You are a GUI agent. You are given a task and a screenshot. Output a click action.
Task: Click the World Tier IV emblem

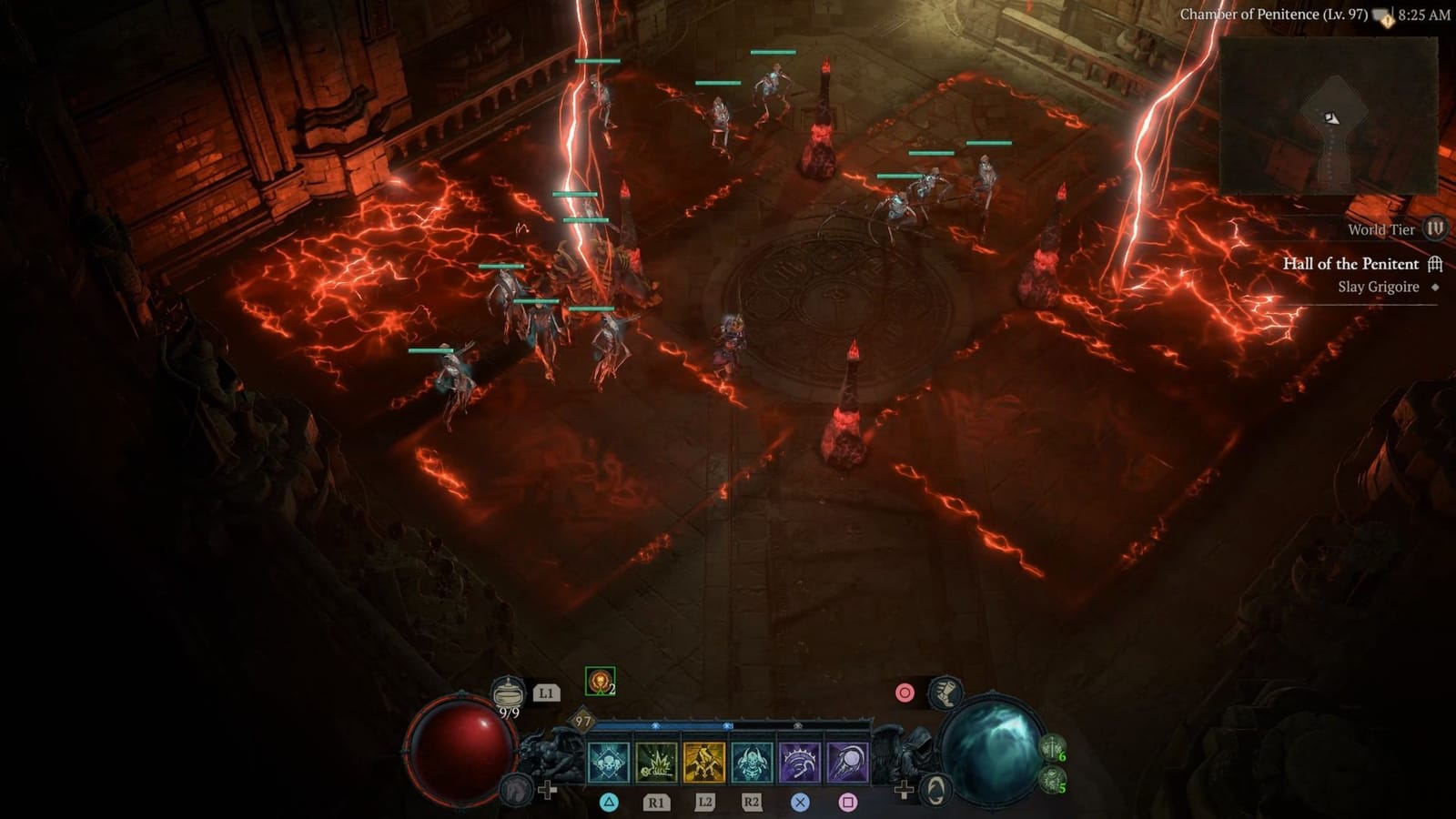click(1436, 230)
